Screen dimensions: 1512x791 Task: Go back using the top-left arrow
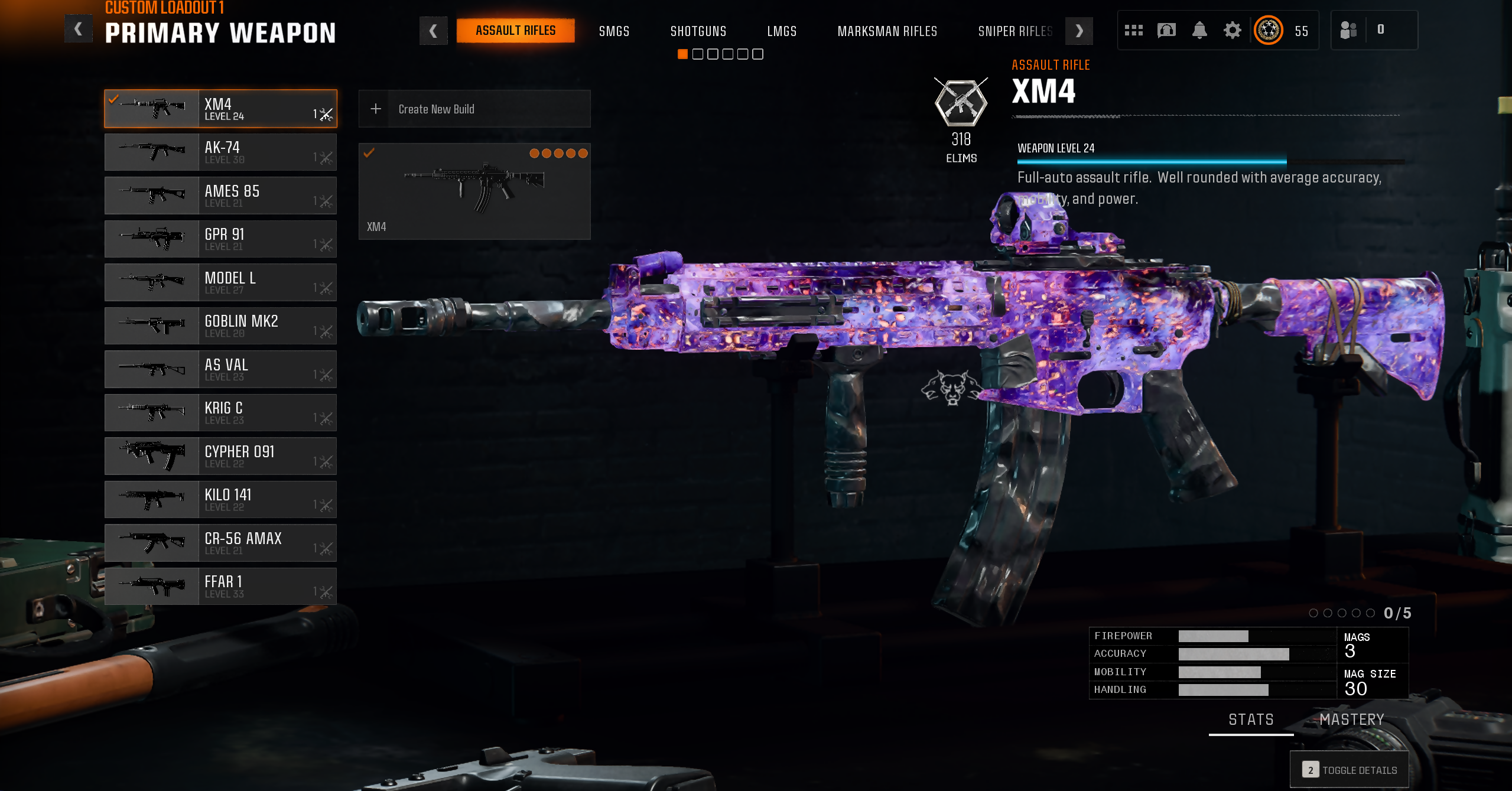pyautogui.click(x=78, y=30)
